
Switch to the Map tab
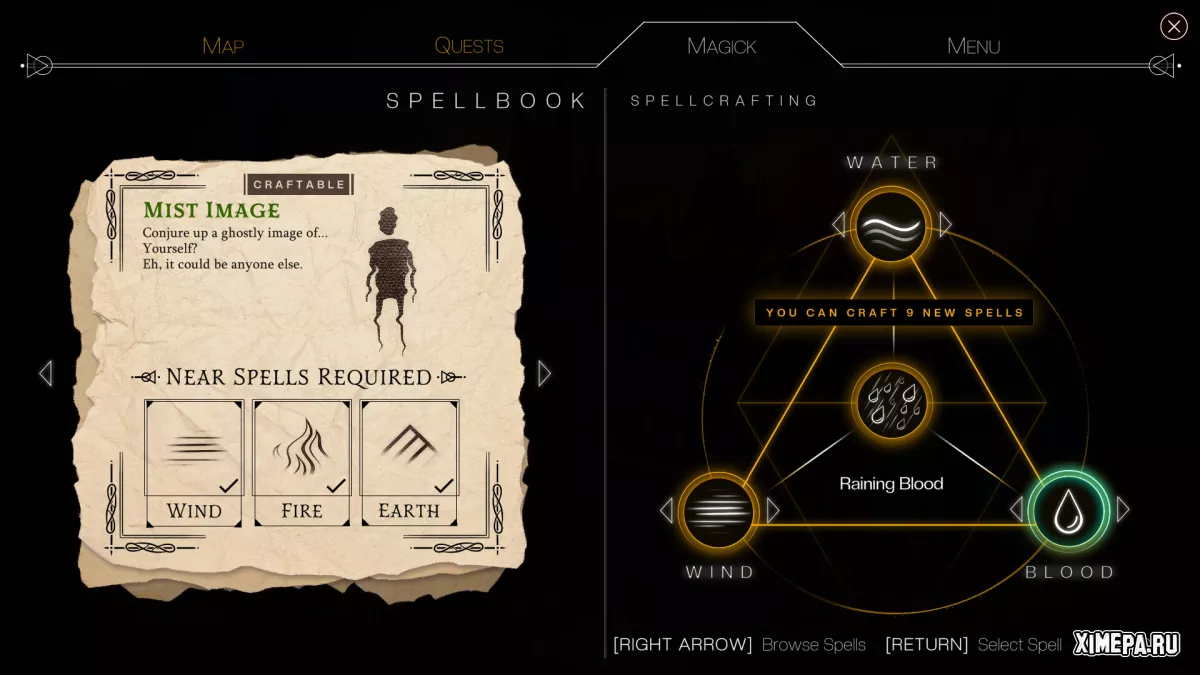coord(223,46)
